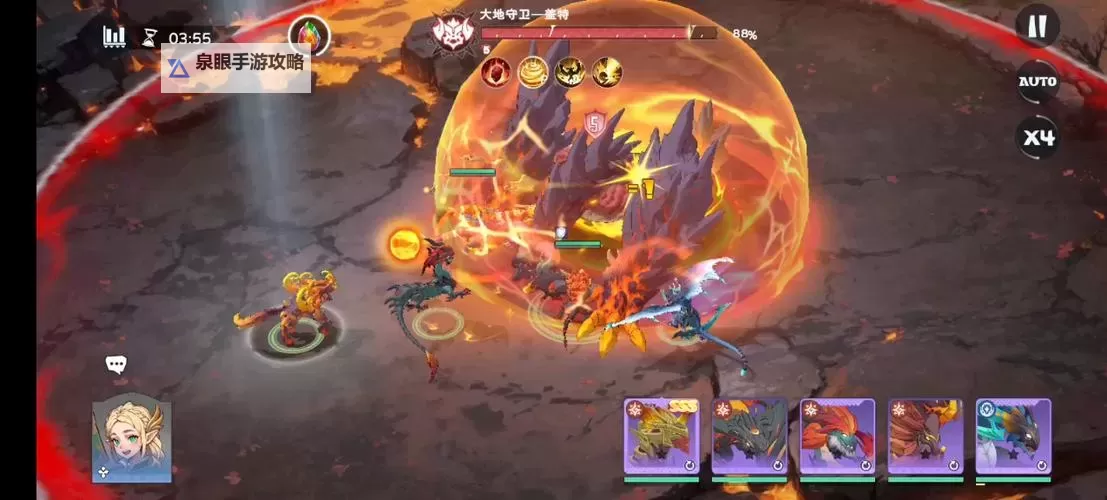Change the X4 battle speed
Image resolution: width=1107 pixels, height=500 pixels.
[x=1037, y=137]
